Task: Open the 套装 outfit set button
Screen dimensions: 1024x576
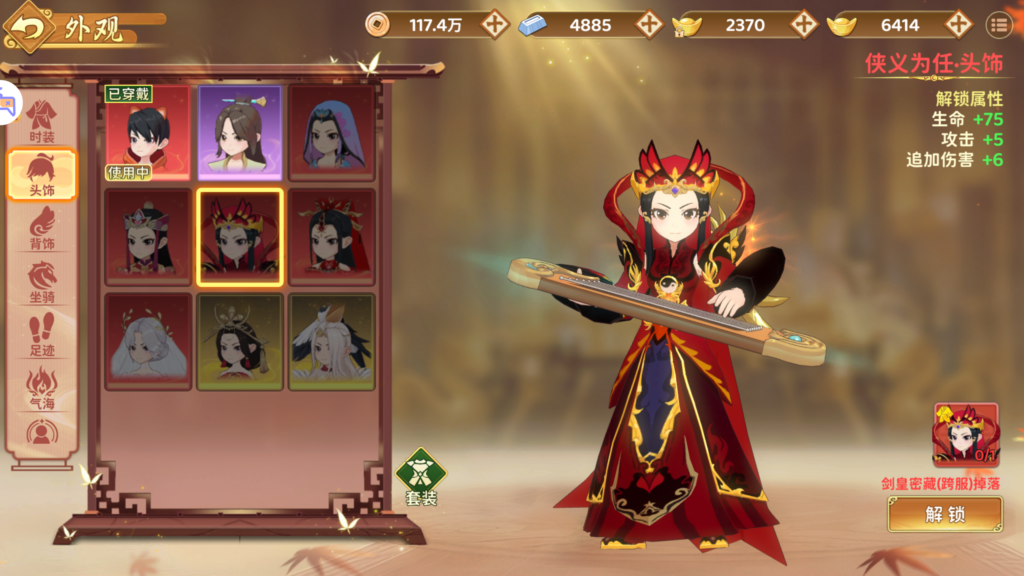Action: click(421, 476)
